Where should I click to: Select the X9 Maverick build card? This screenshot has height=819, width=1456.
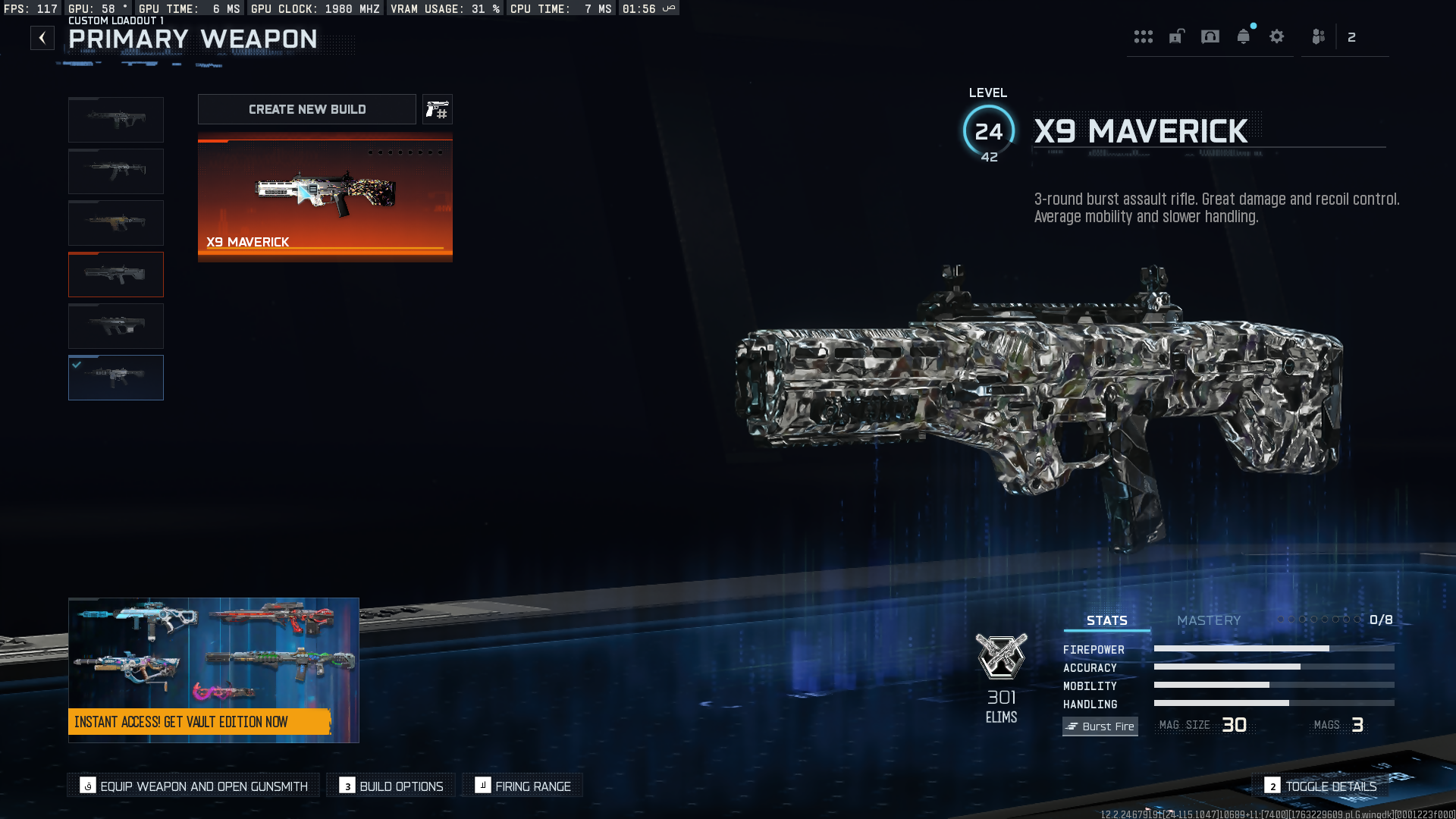(x=325, y=197)
